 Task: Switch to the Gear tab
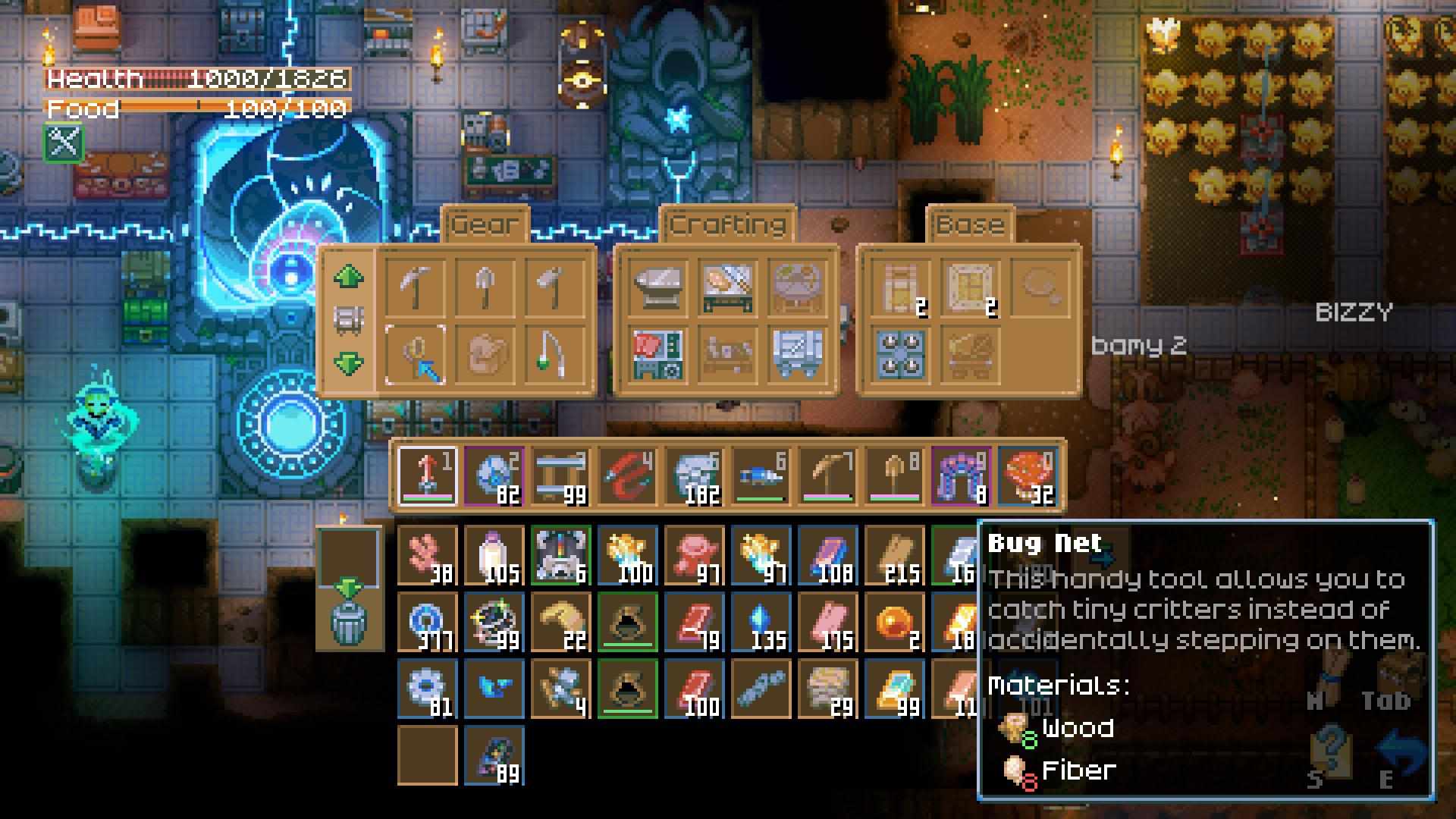coord(484,225)
